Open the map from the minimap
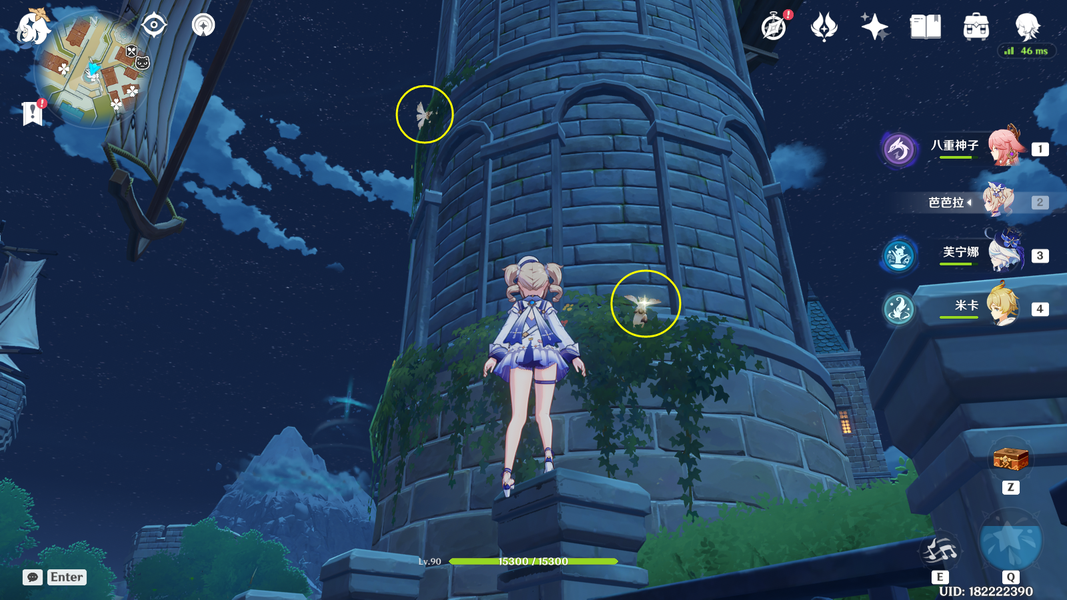Image resolution: width=1067 pixels, height=600 pixels. pos(92,70)
